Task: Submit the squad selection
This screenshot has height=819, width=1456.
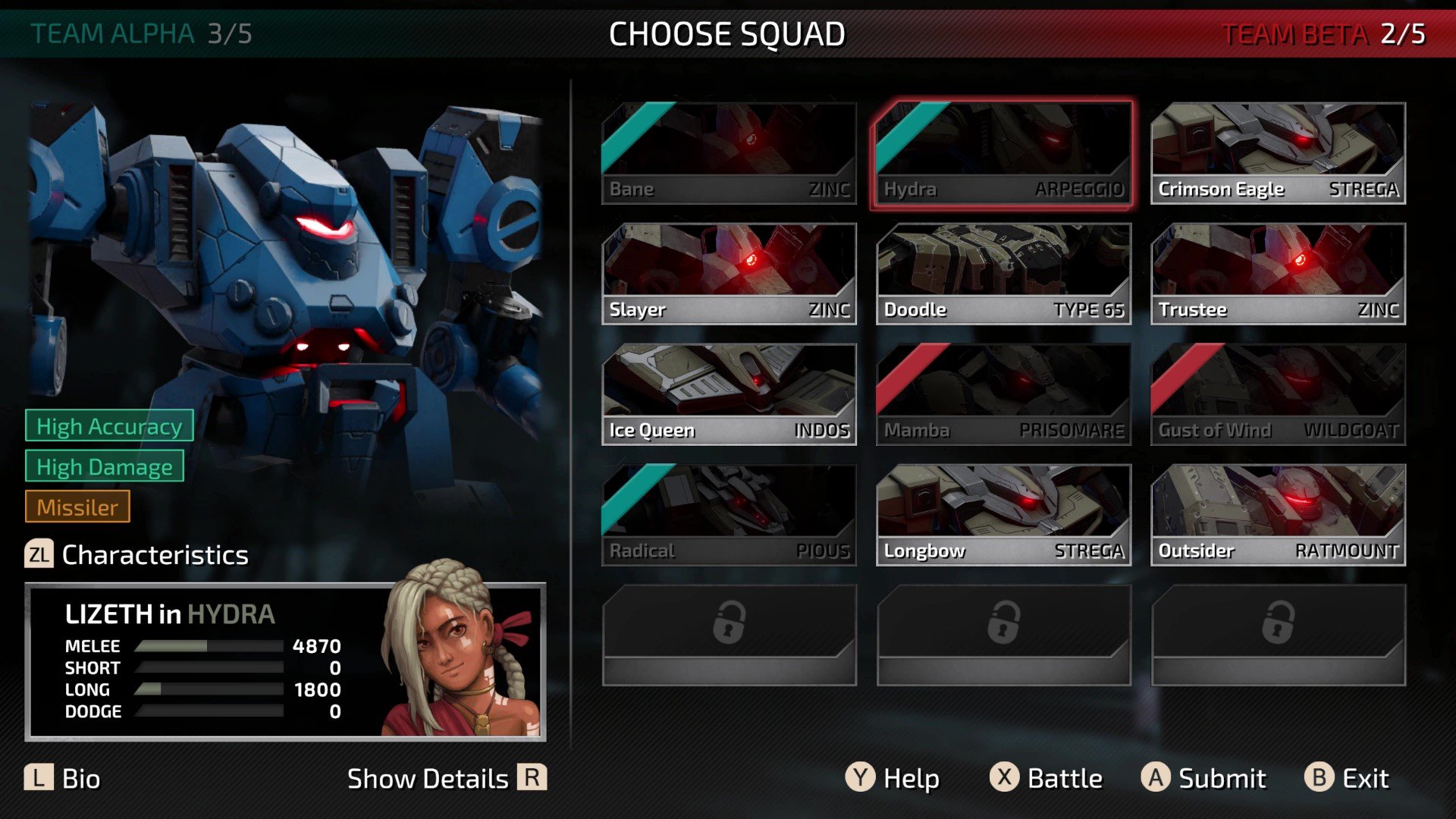Action: pos(1203,779)
